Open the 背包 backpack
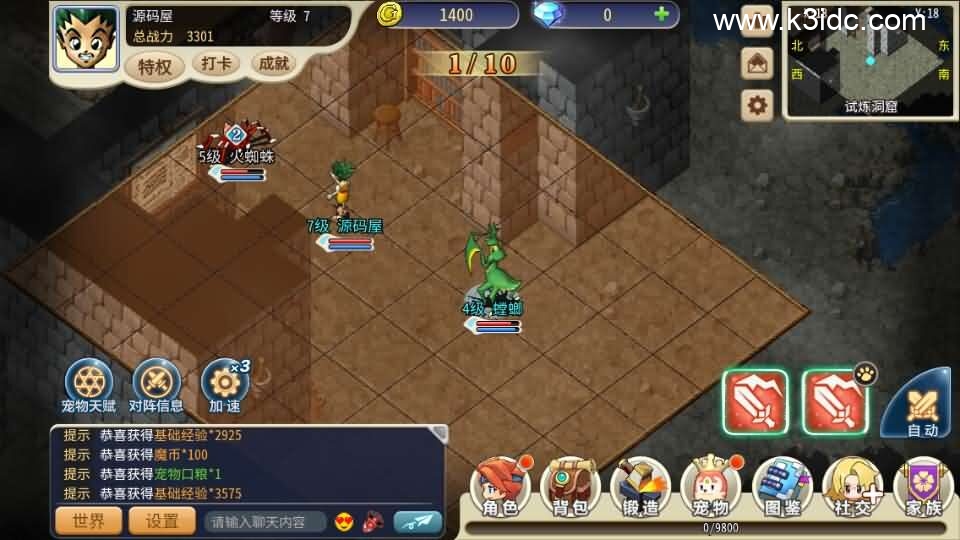Screen dimensions: 960x540 coord(569,488)
